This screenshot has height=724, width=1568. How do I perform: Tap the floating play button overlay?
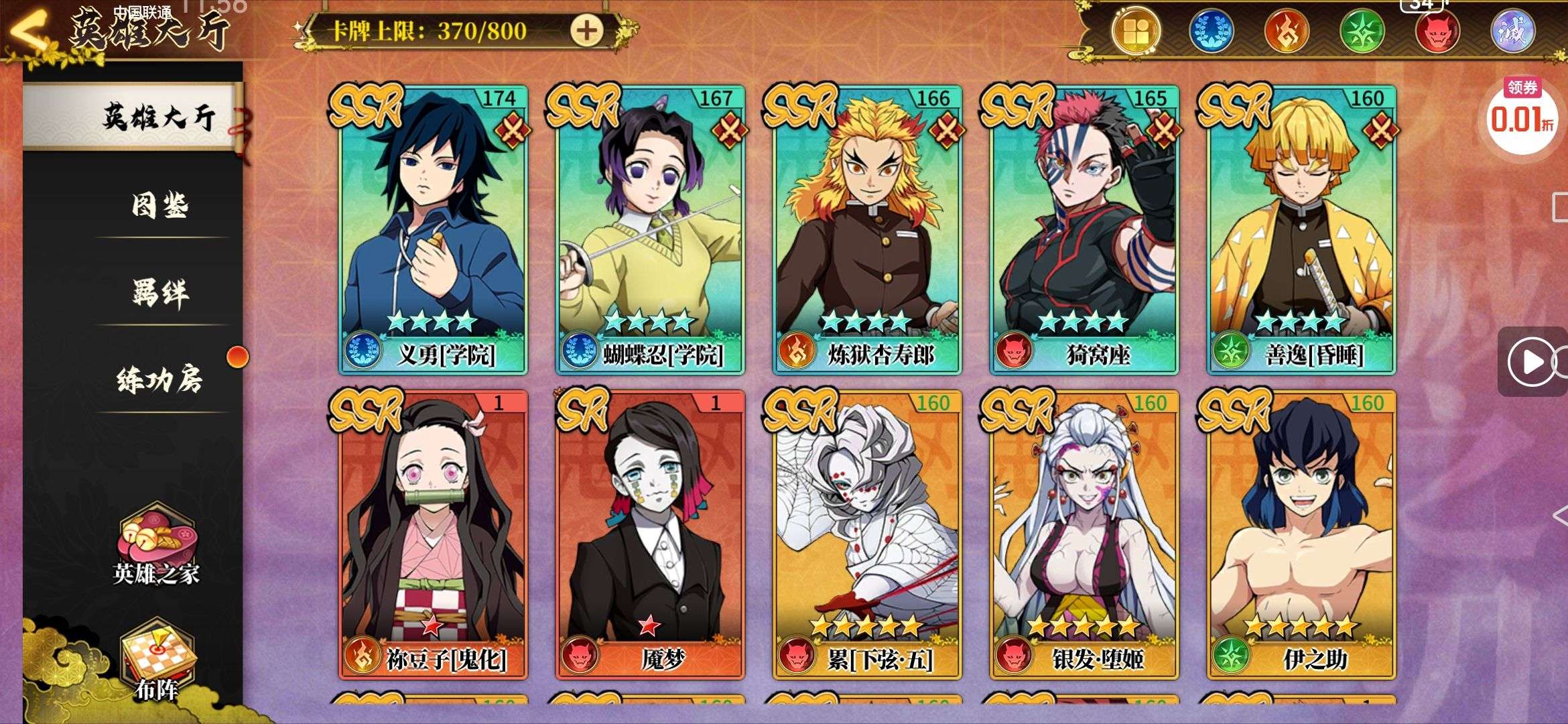tap(1532, 362)
